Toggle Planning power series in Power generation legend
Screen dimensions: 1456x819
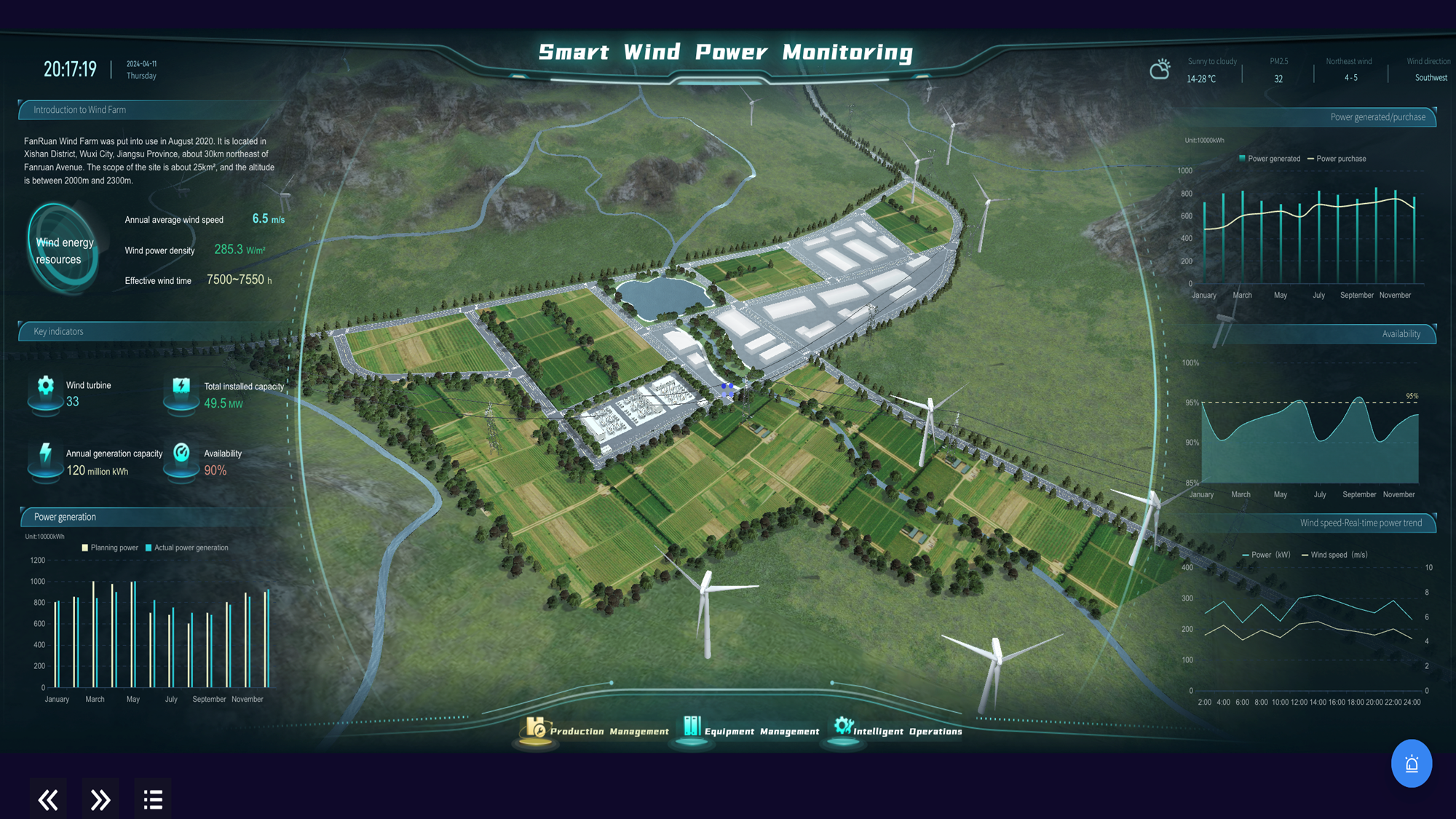[x=110, y=547]
